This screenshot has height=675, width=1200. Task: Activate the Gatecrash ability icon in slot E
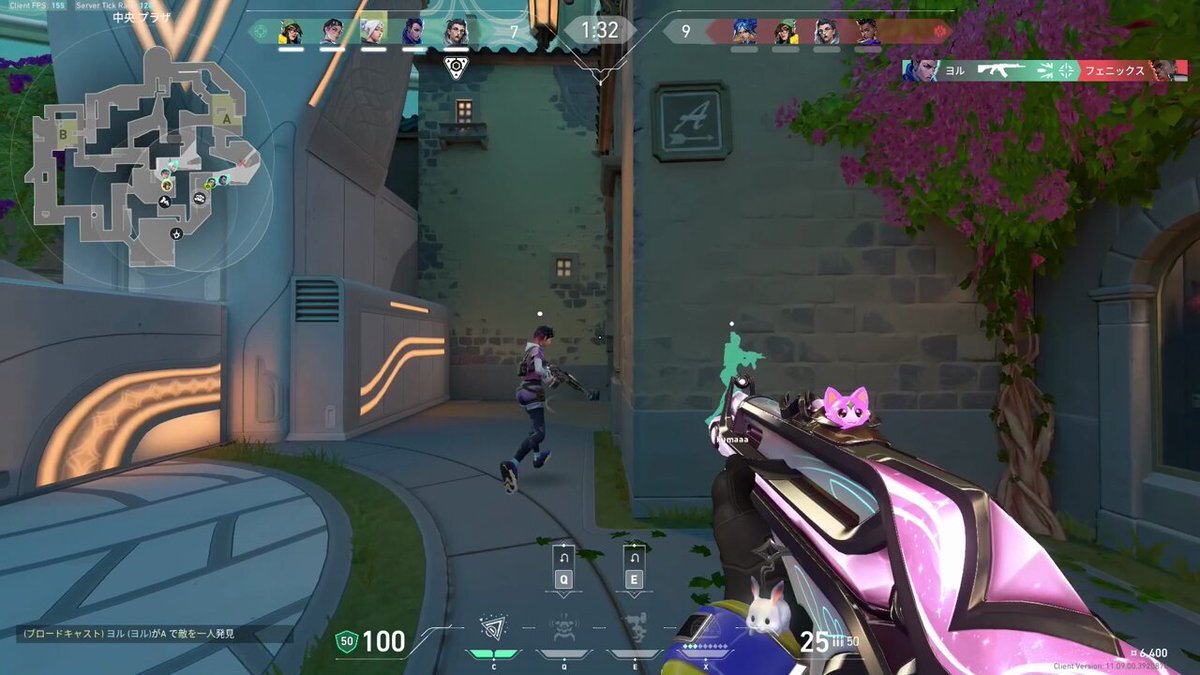click(634, 628)
